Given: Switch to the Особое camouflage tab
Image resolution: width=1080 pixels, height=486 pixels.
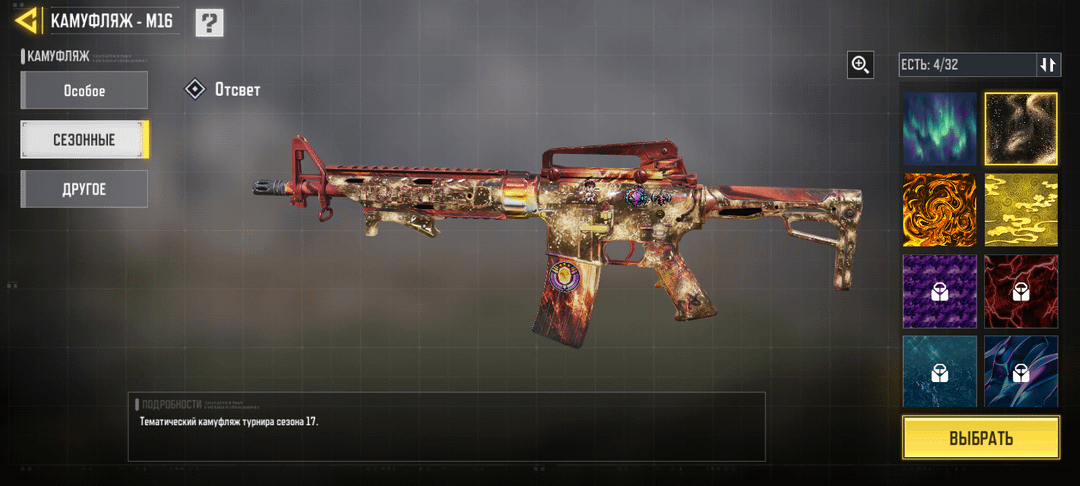Looking at the screenshot, I should click(x=85, y=91).
